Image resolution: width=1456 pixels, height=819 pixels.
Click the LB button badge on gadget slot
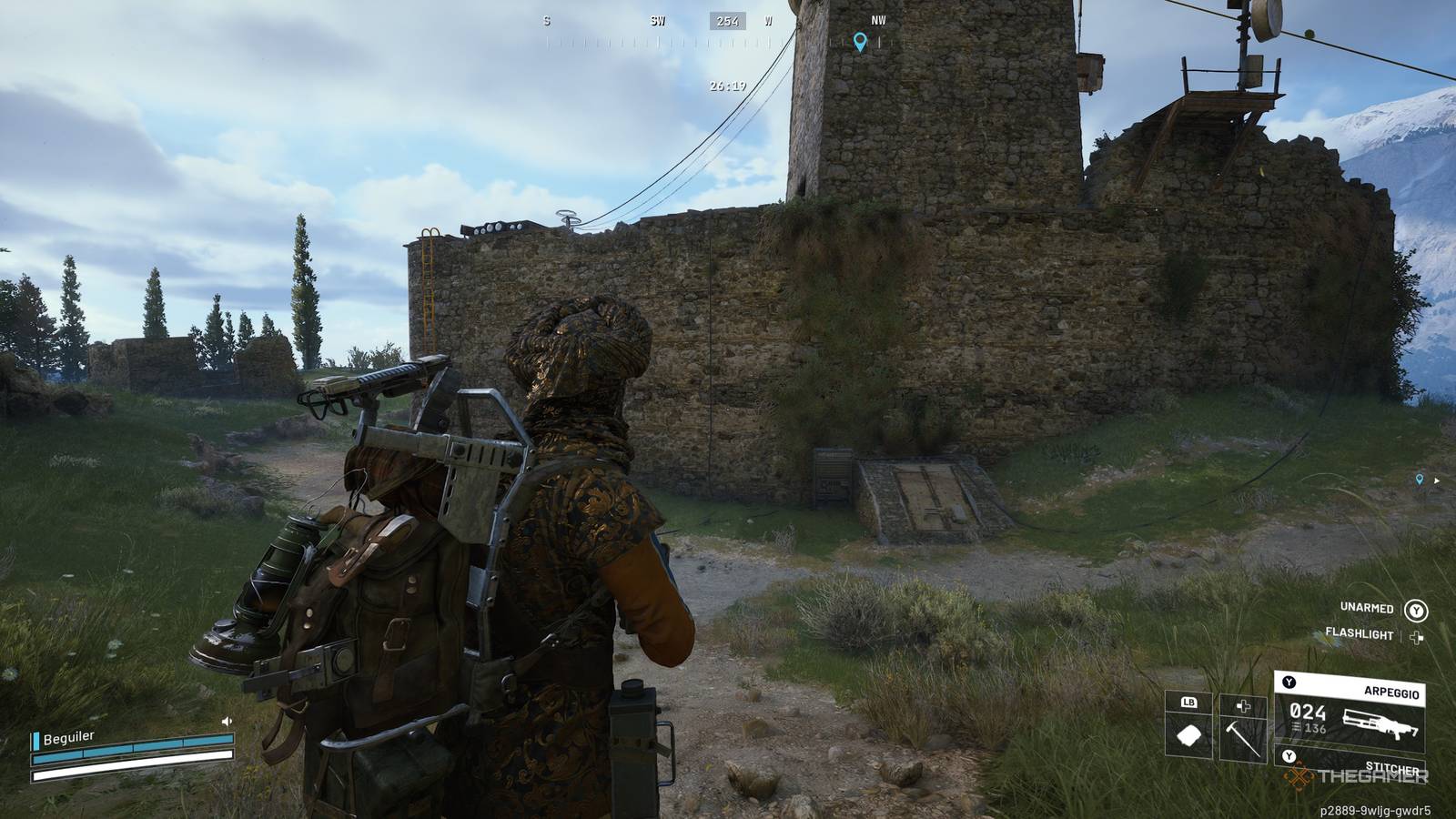click(x=1189, y=702)
